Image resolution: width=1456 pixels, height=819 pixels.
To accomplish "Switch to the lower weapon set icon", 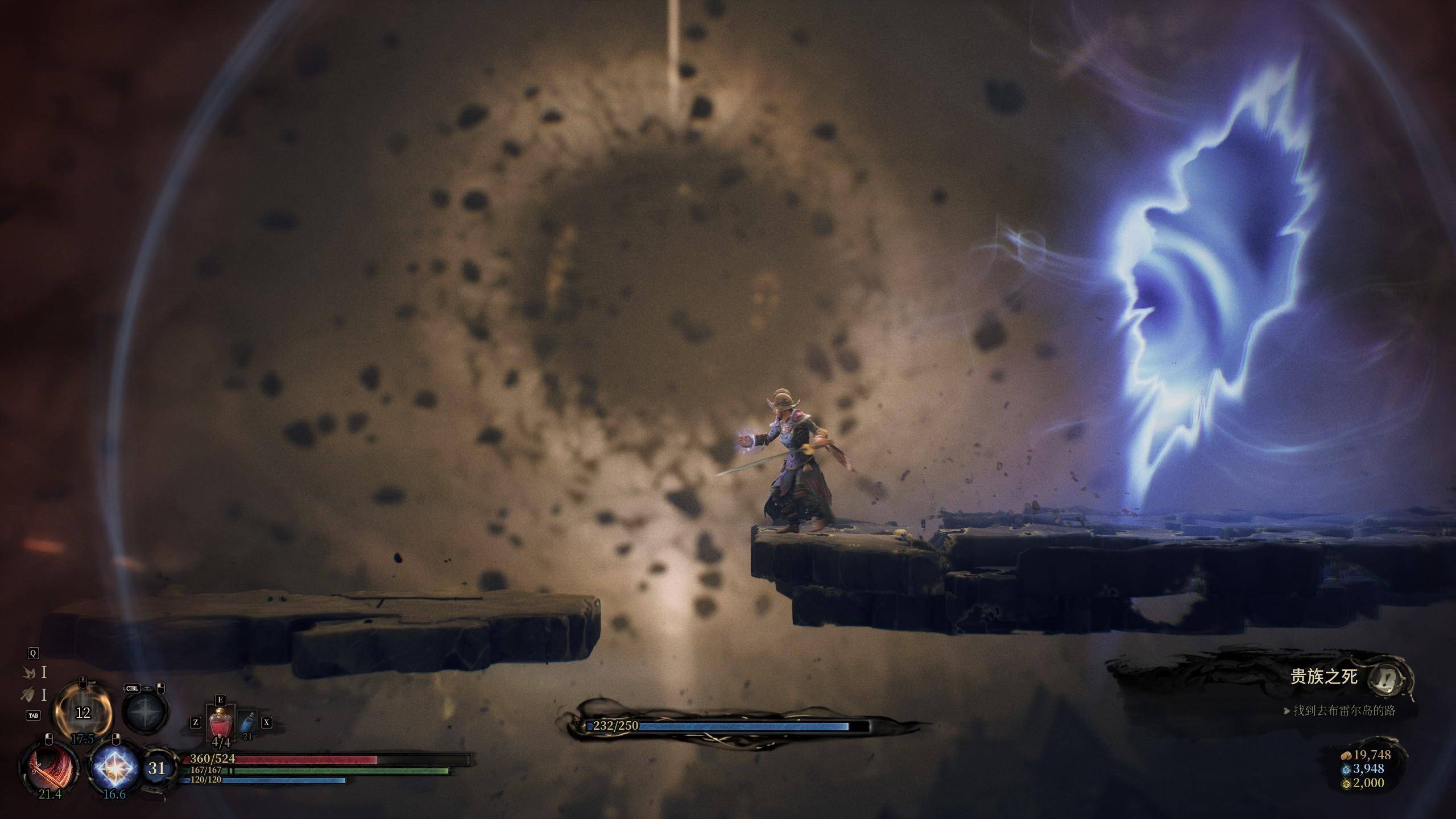I will tap(28, 694).
